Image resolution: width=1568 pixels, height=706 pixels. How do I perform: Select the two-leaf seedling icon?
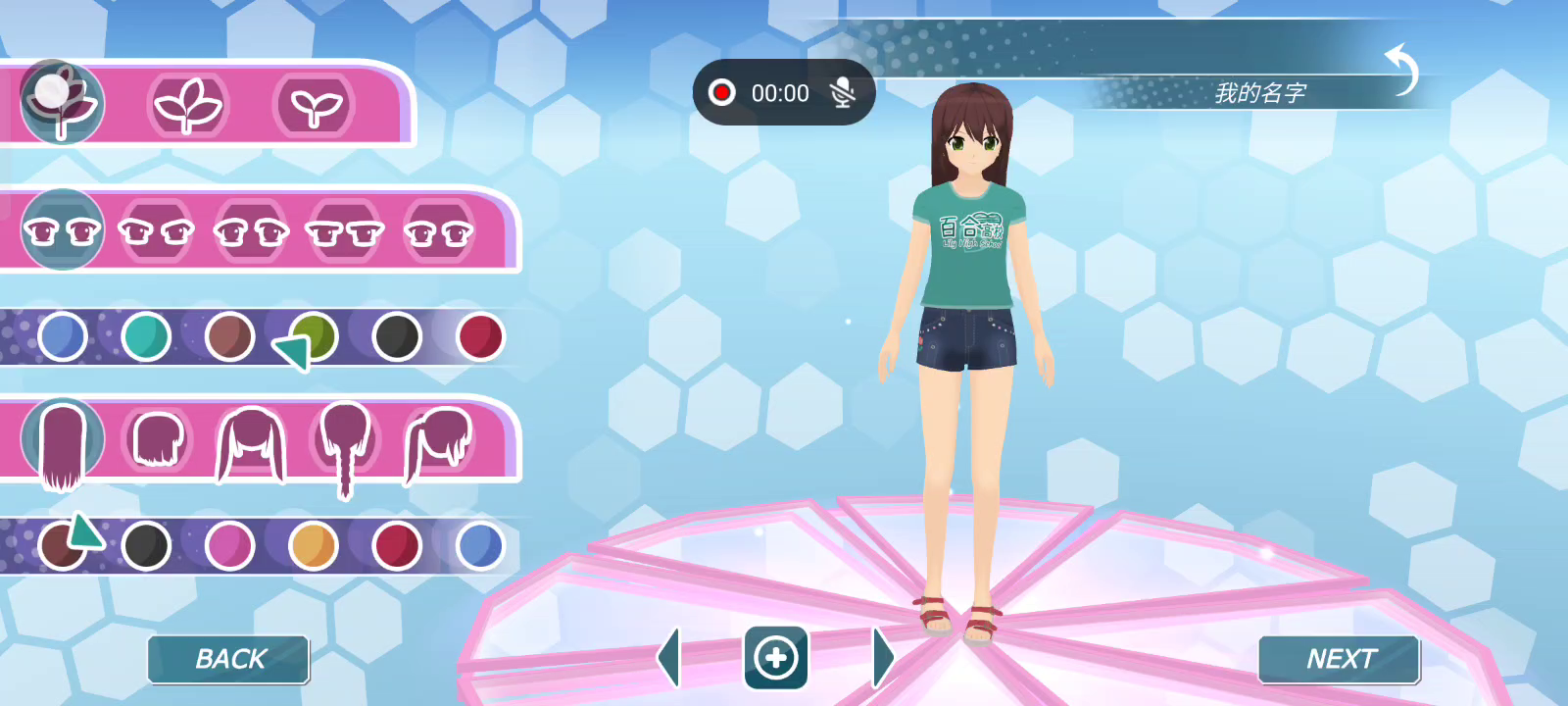tap(315, 105)
